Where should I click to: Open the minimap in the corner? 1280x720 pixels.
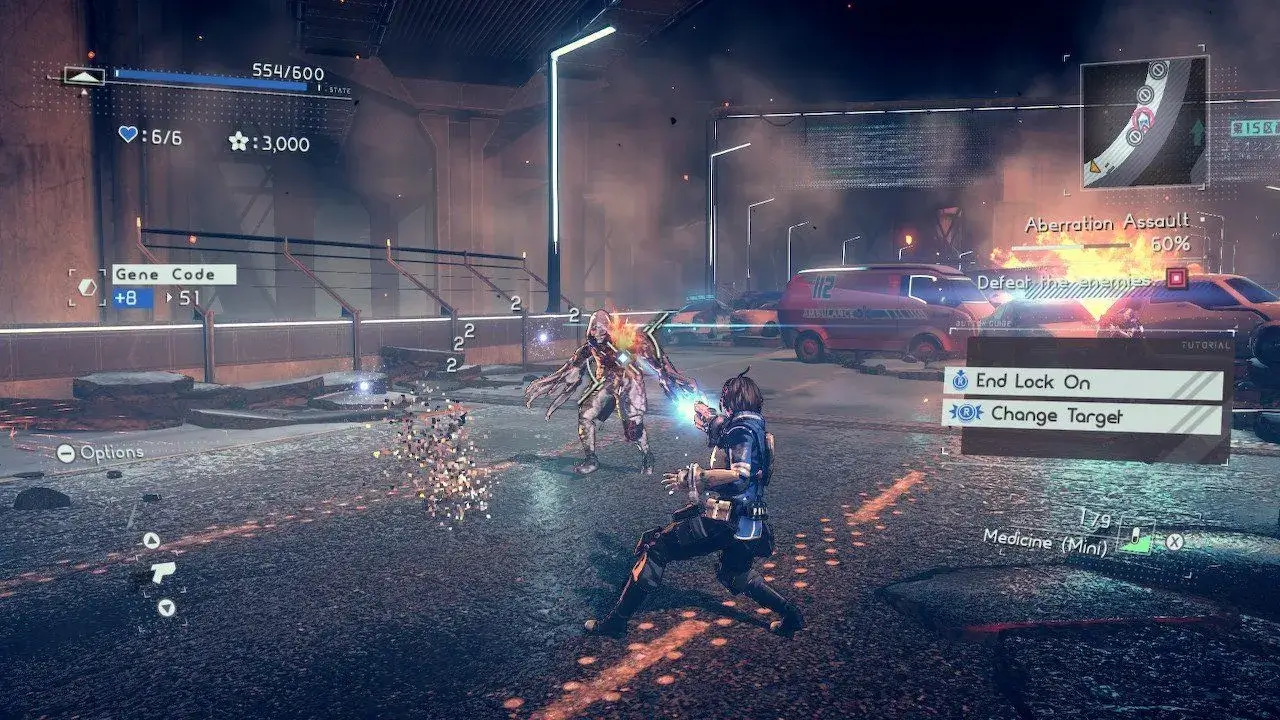(1143, 122)
